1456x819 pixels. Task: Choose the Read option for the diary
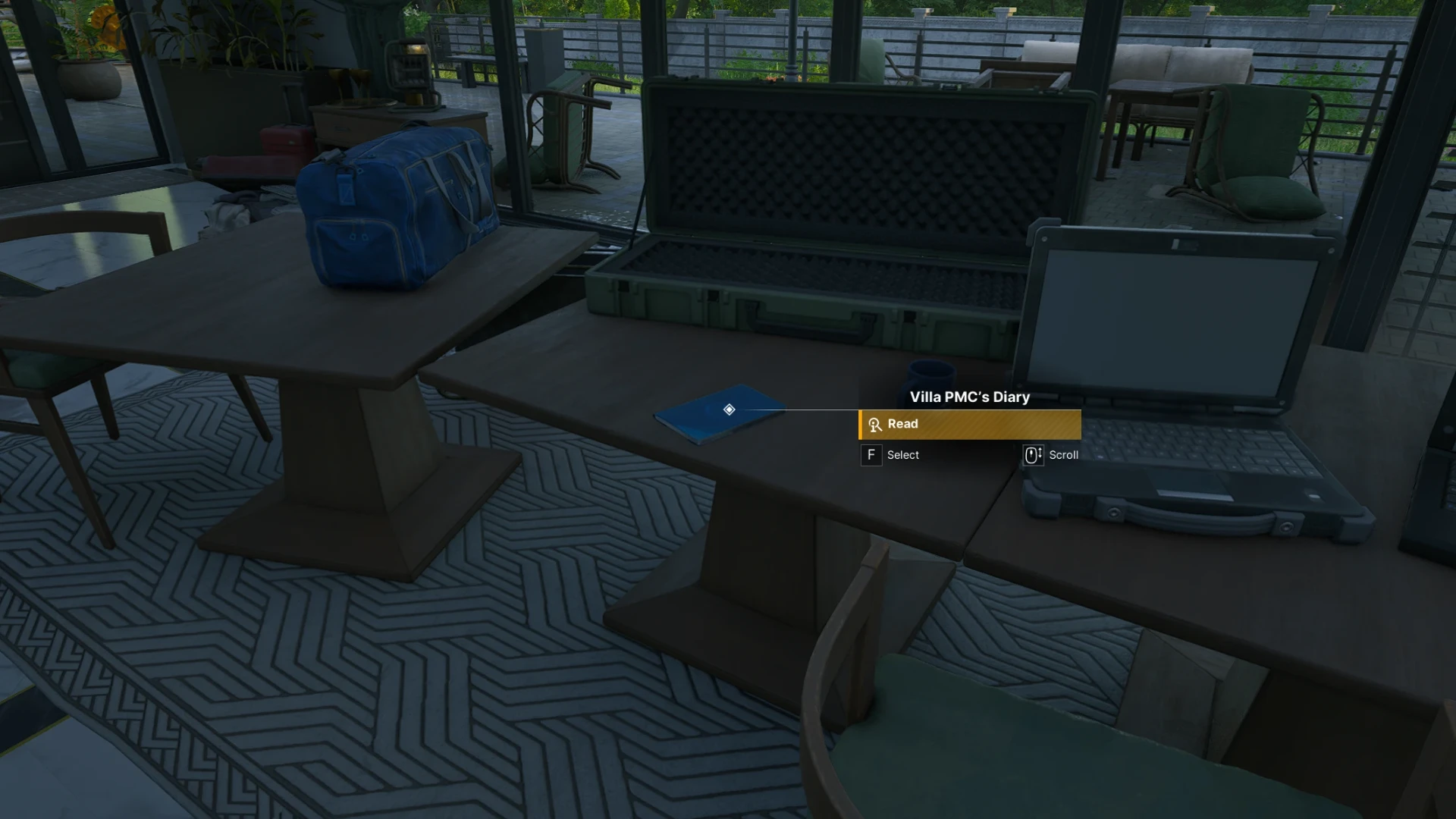[969, 425]
